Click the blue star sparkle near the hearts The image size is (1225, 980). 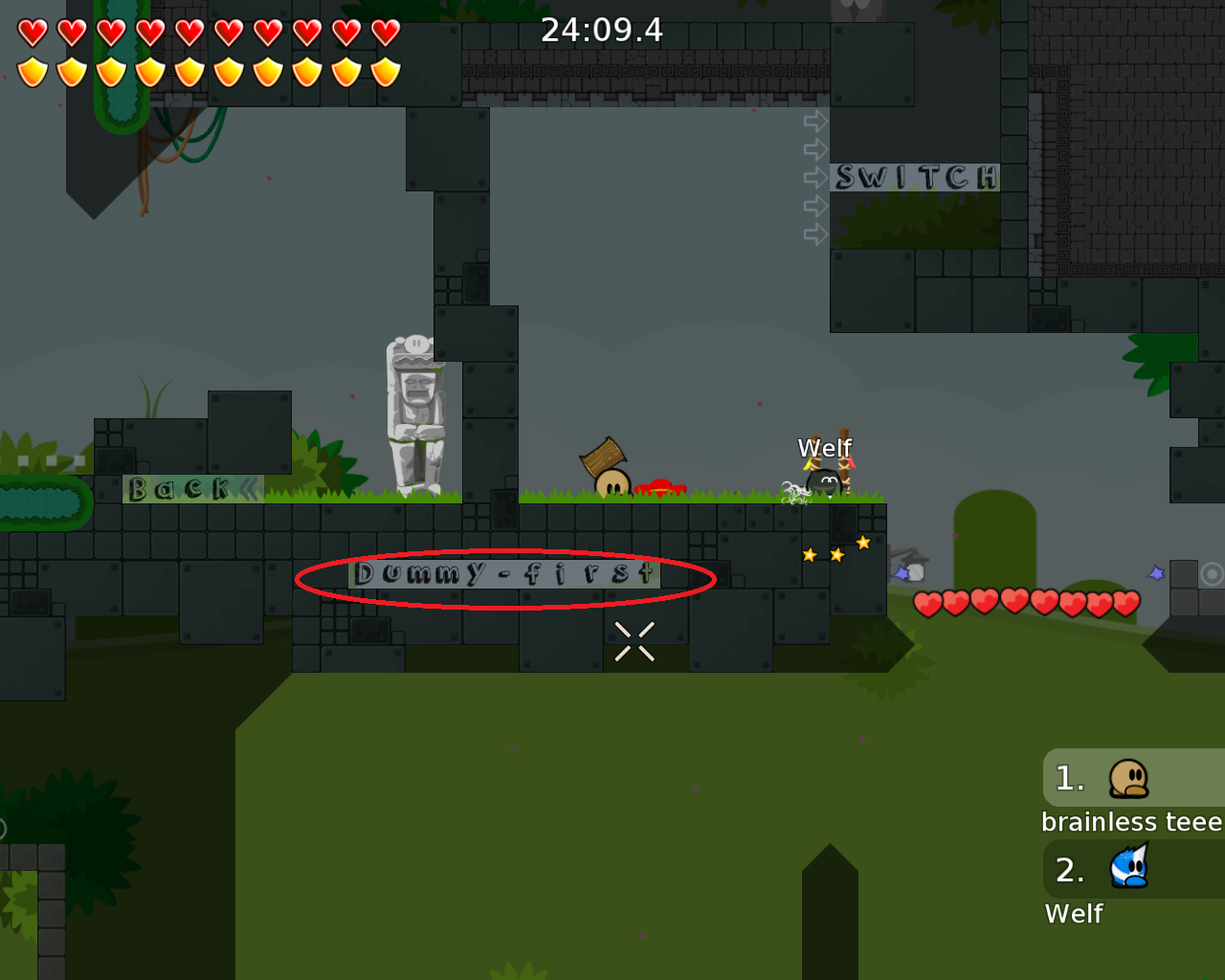coord(1155,571)
